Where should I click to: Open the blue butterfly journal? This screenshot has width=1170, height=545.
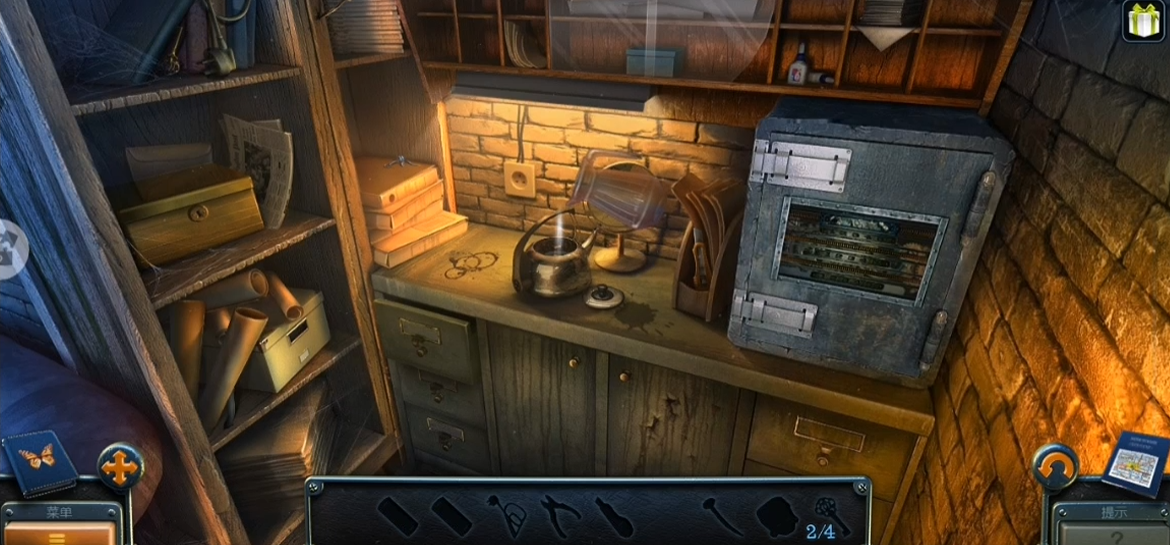40,461
